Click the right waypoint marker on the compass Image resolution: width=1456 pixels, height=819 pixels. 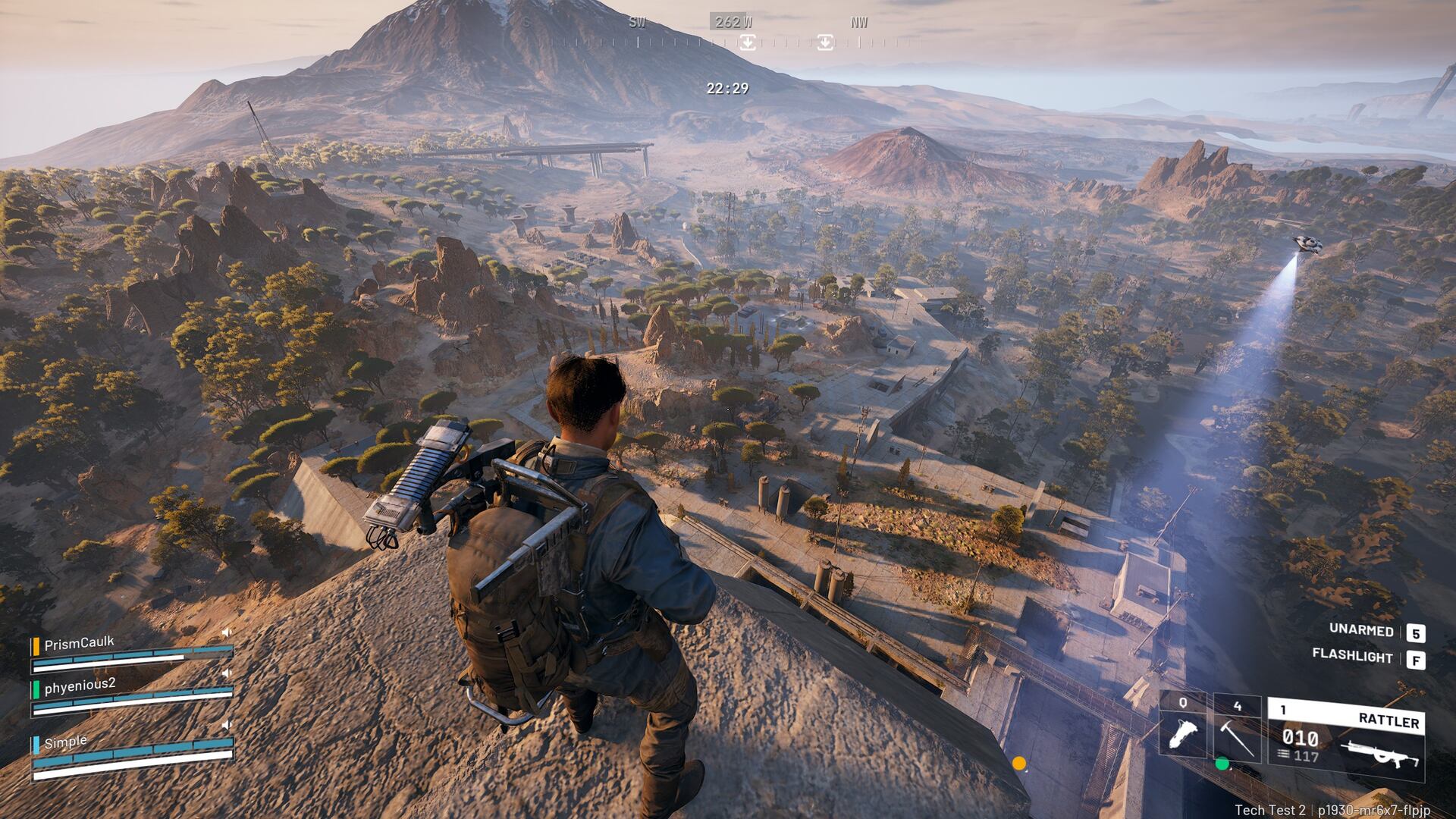tap(825, 42)
